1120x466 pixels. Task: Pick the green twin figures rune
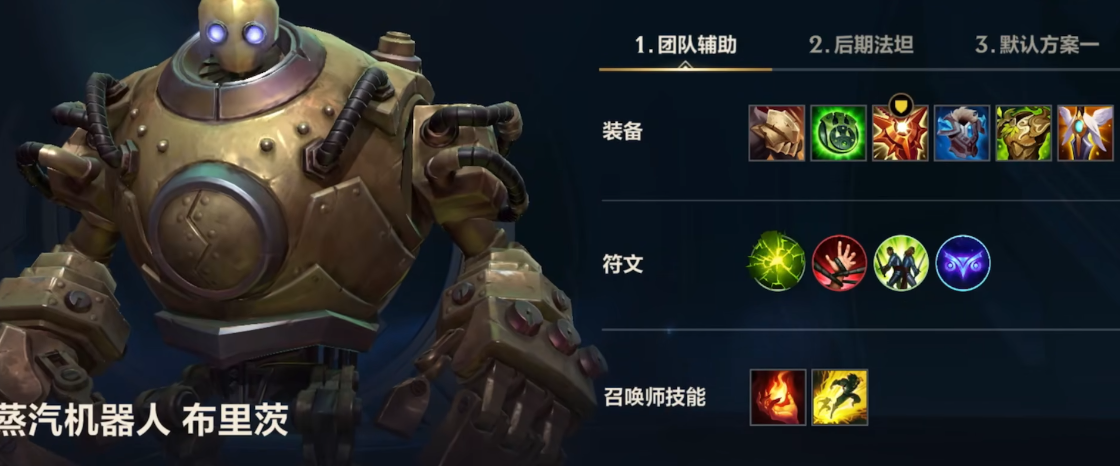tap(901, 263)
